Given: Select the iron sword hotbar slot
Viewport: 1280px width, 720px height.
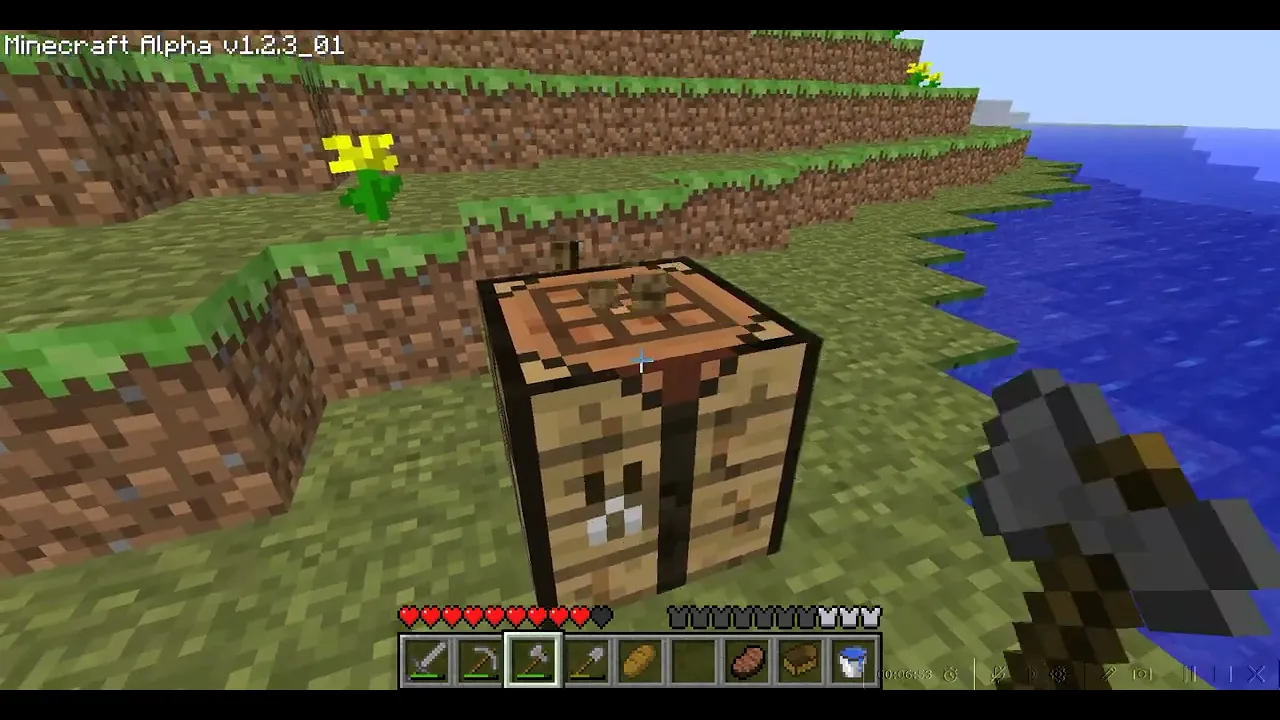Looking at the screenshot, I should (x=426, y=662).
